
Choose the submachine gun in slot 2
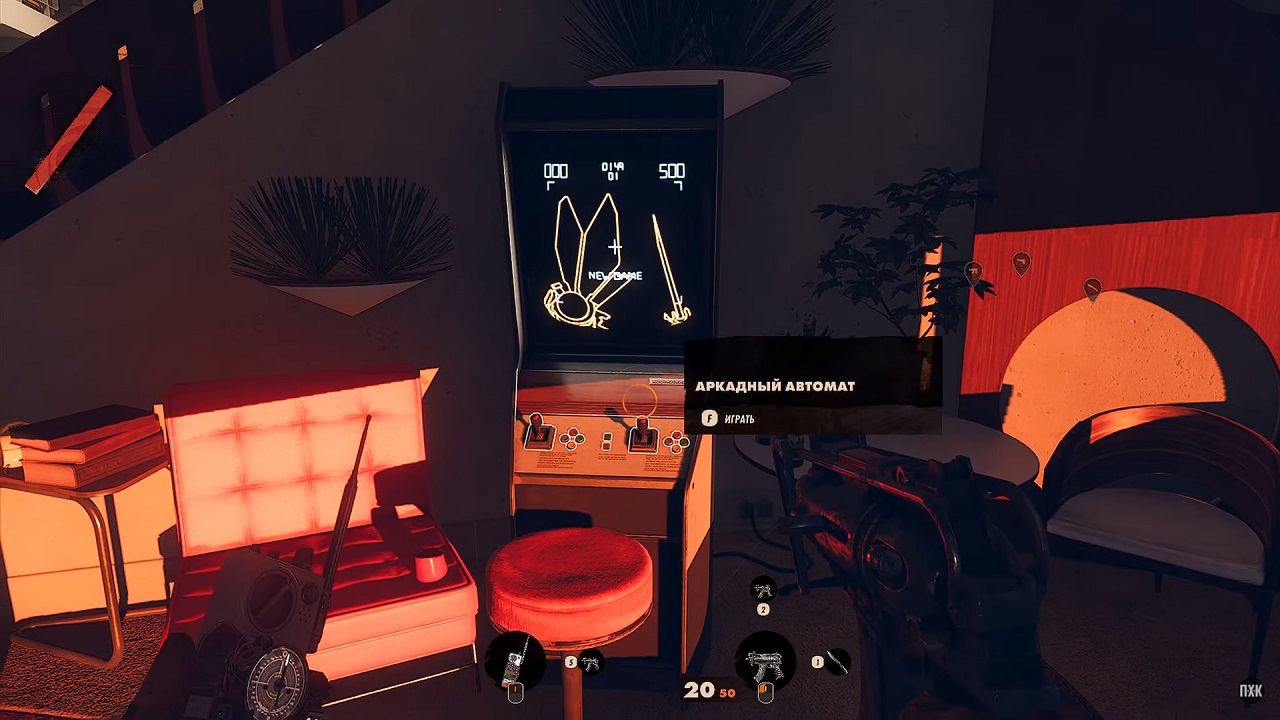[x=763, y=589]
